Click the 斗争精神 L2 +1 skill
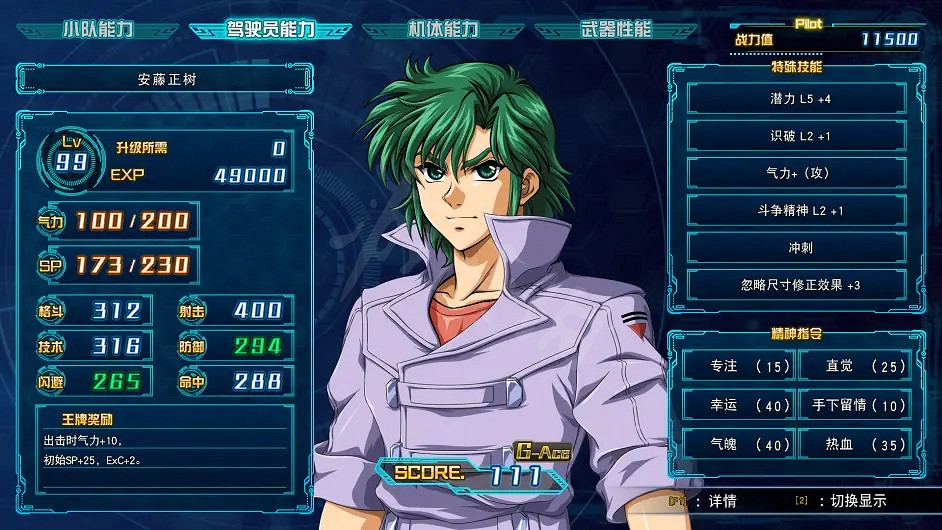 pos(796,210)
